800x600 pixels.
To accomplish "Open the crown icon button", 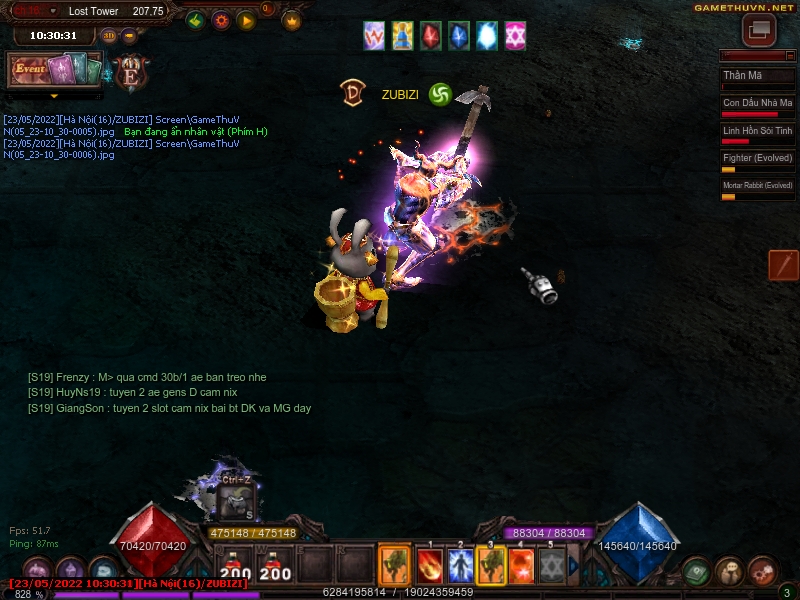I will click(x=292, y=20).
